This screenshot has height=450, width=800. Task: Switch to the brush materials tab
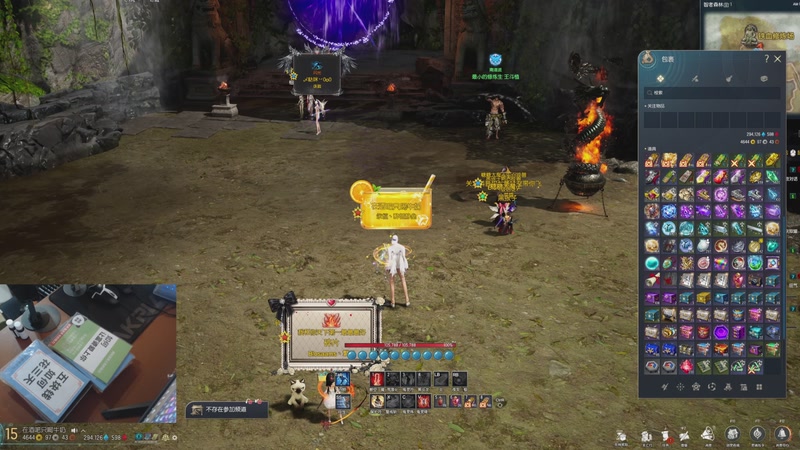point(729,77)
